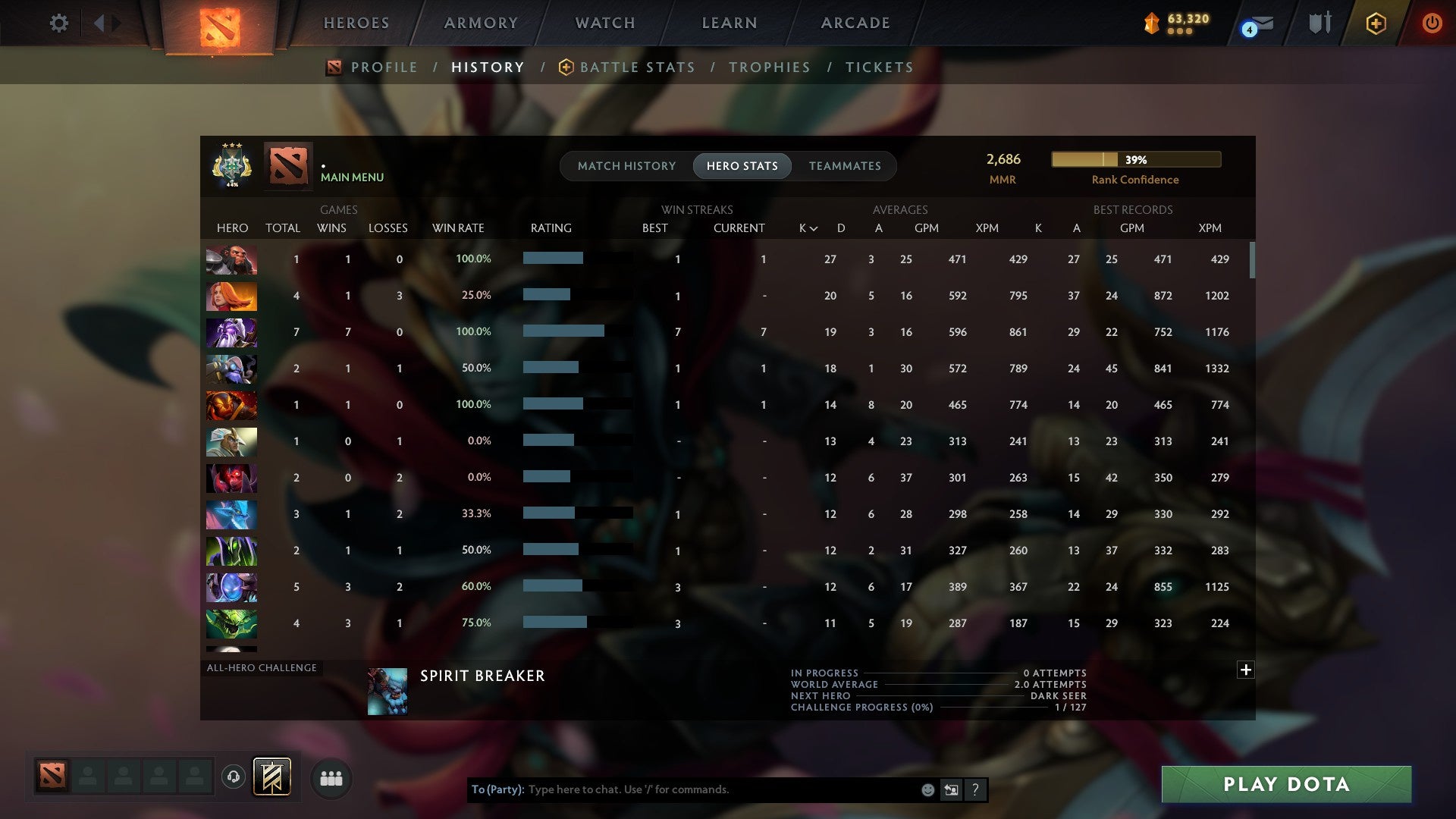
Task: Open Dota Plus via the gold hexagon plus icon
Action: [1375, 23]
